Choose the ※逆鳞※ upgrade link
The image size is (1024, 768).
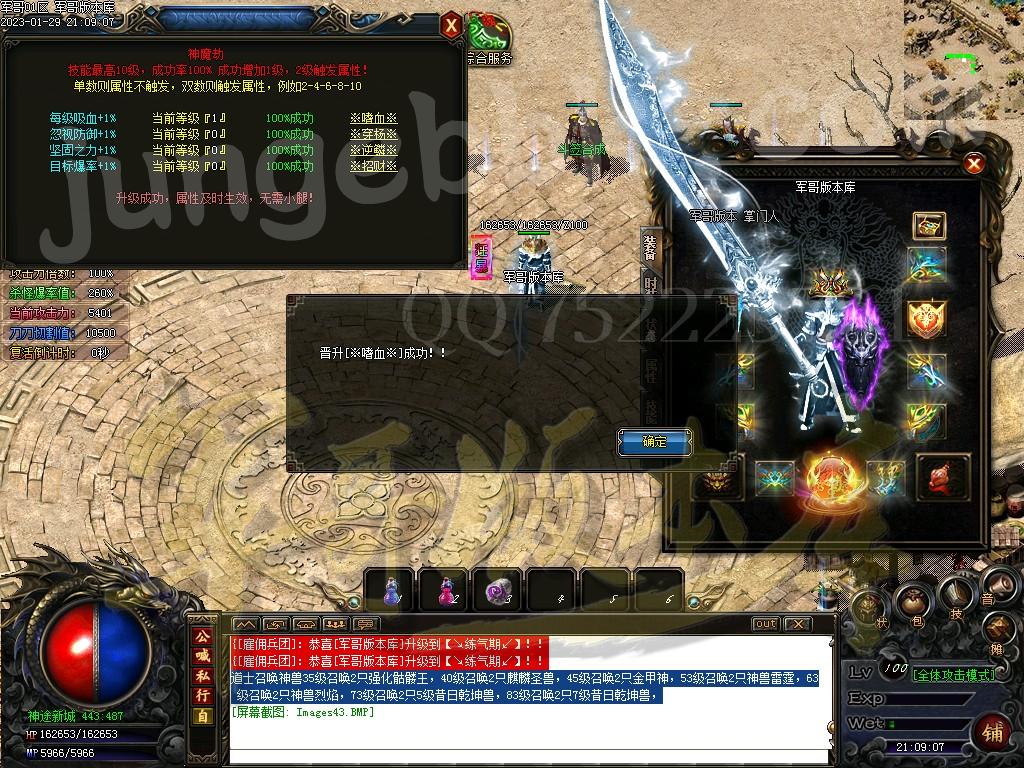pos(373,150)
